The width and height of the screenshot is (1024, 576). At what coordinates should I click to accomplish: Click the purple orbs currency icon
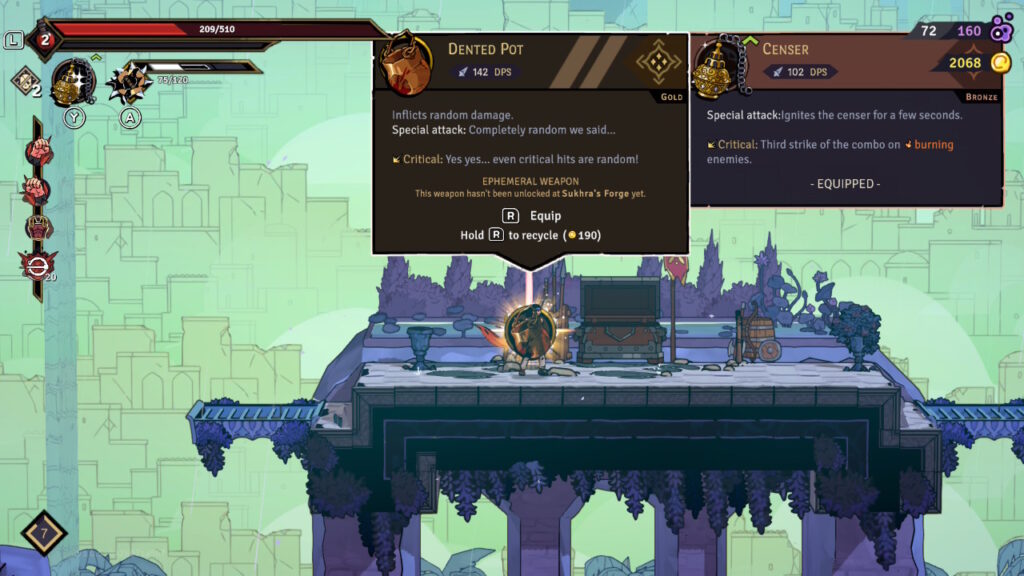[x=1001, y=30]
